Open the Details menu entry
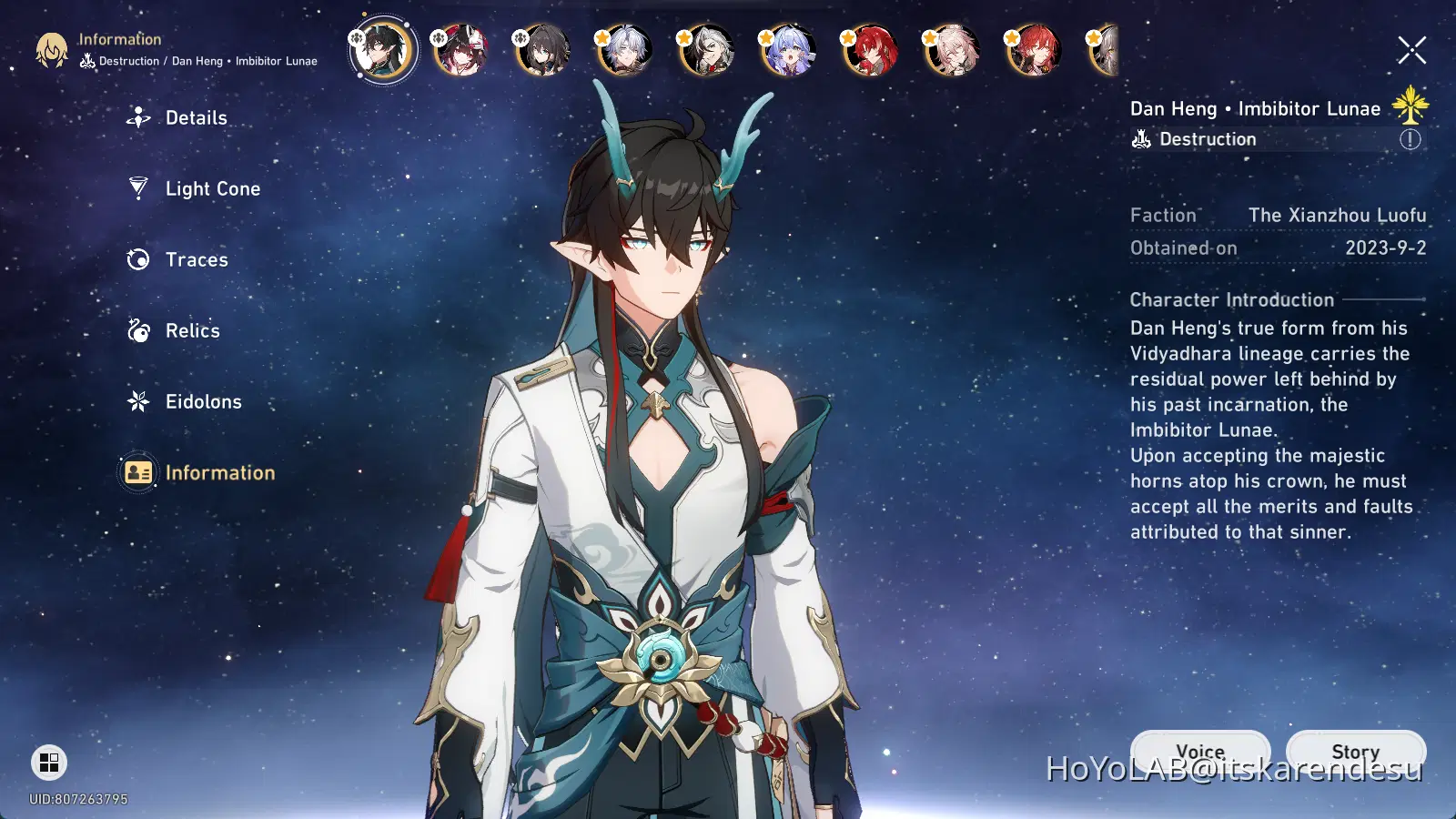Viewport: 1456px width, 819px height. coord(196,118)
